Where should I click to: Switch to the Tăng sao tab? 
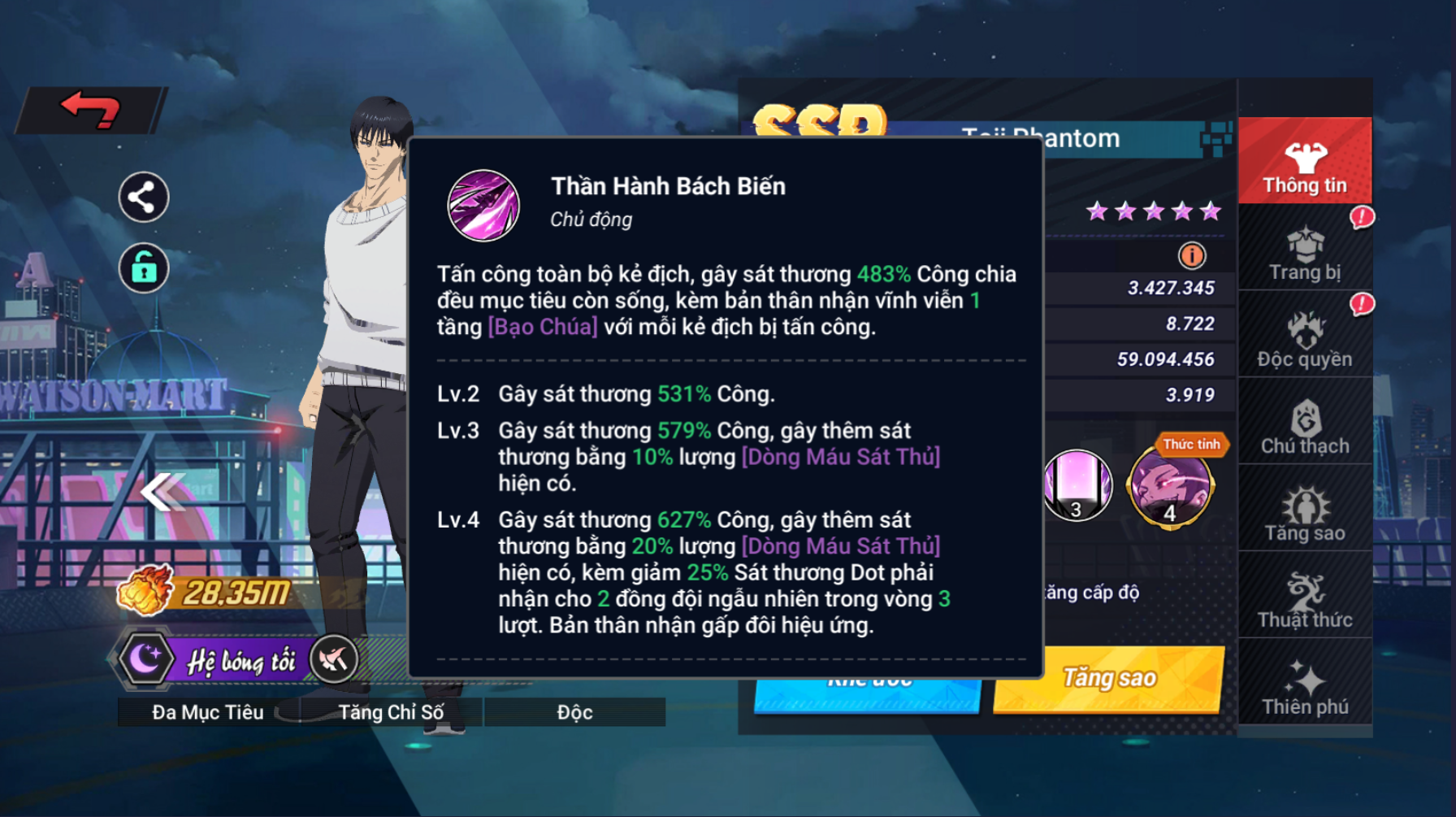pos(1305,514)
